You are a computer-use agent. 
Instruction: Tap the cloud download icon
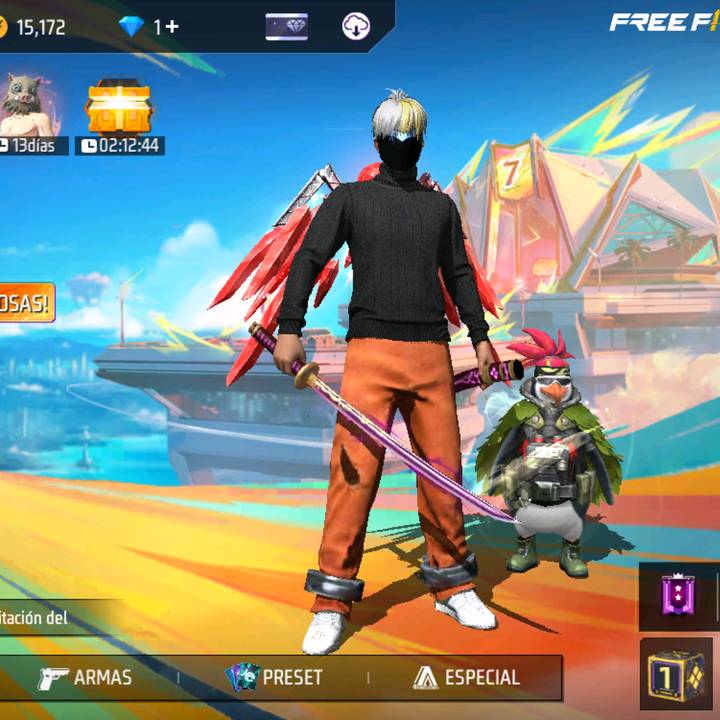356,27
